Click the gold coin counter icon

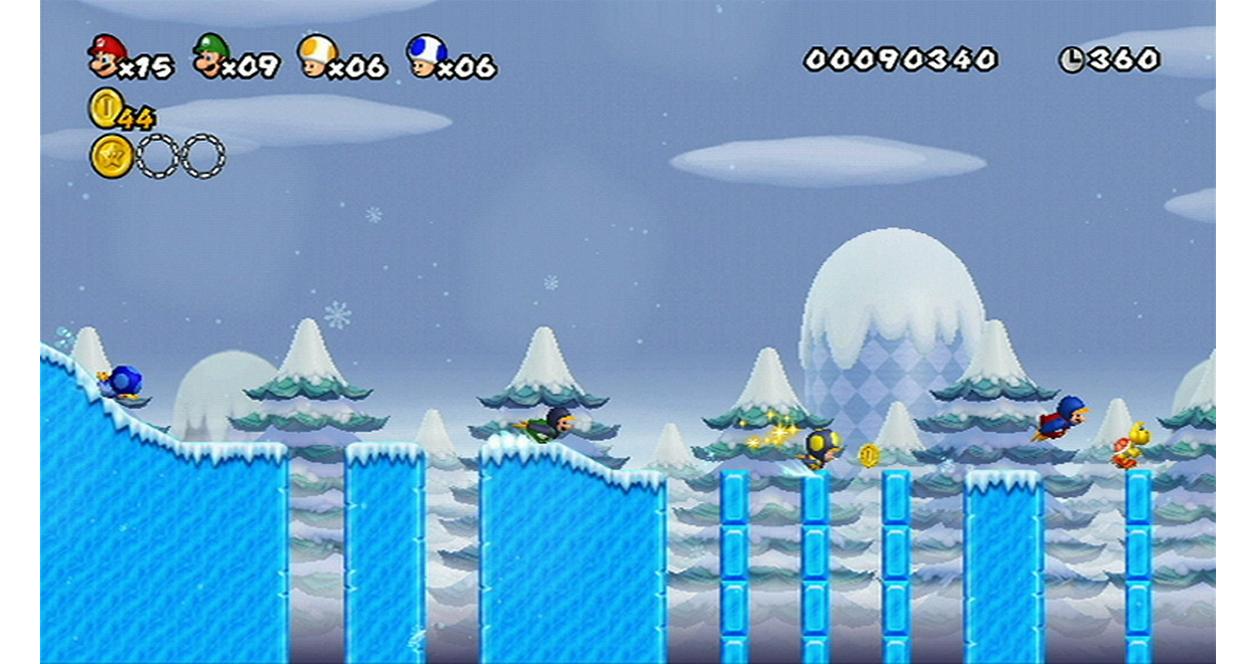[105, 108]
